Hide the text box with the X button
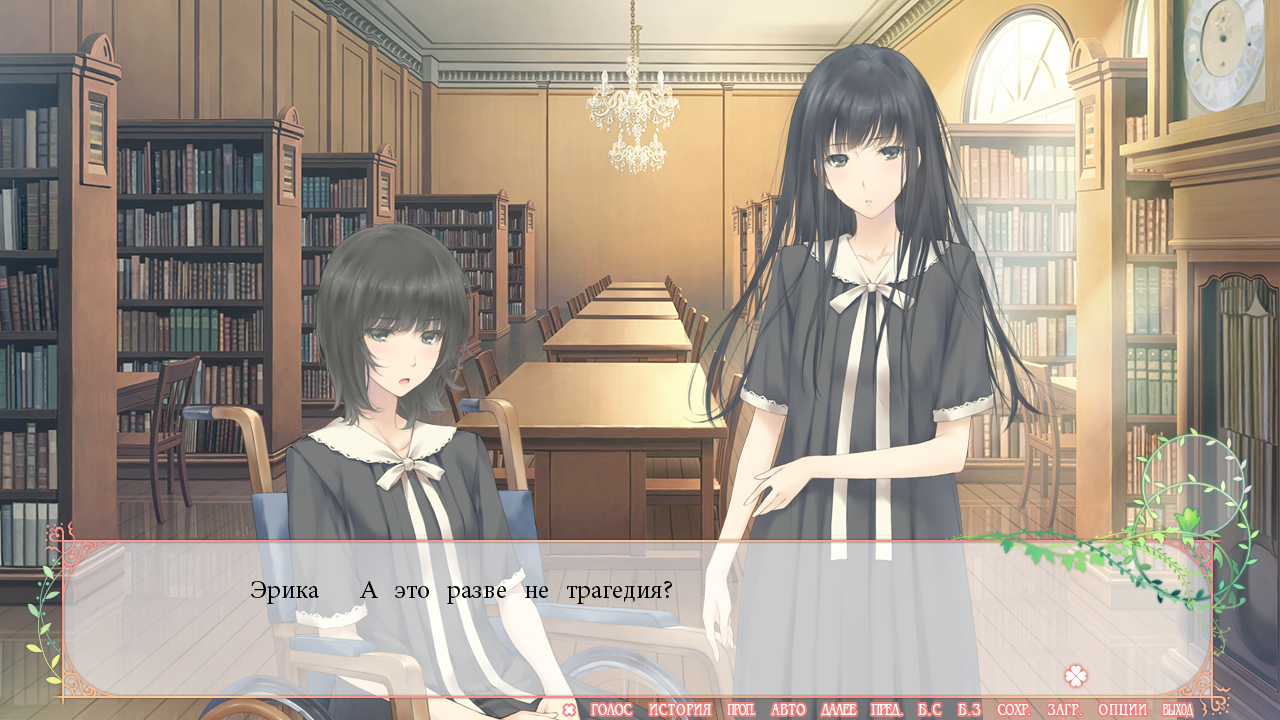The height and width of the screenshot is (720, 1280). (569, 710)
